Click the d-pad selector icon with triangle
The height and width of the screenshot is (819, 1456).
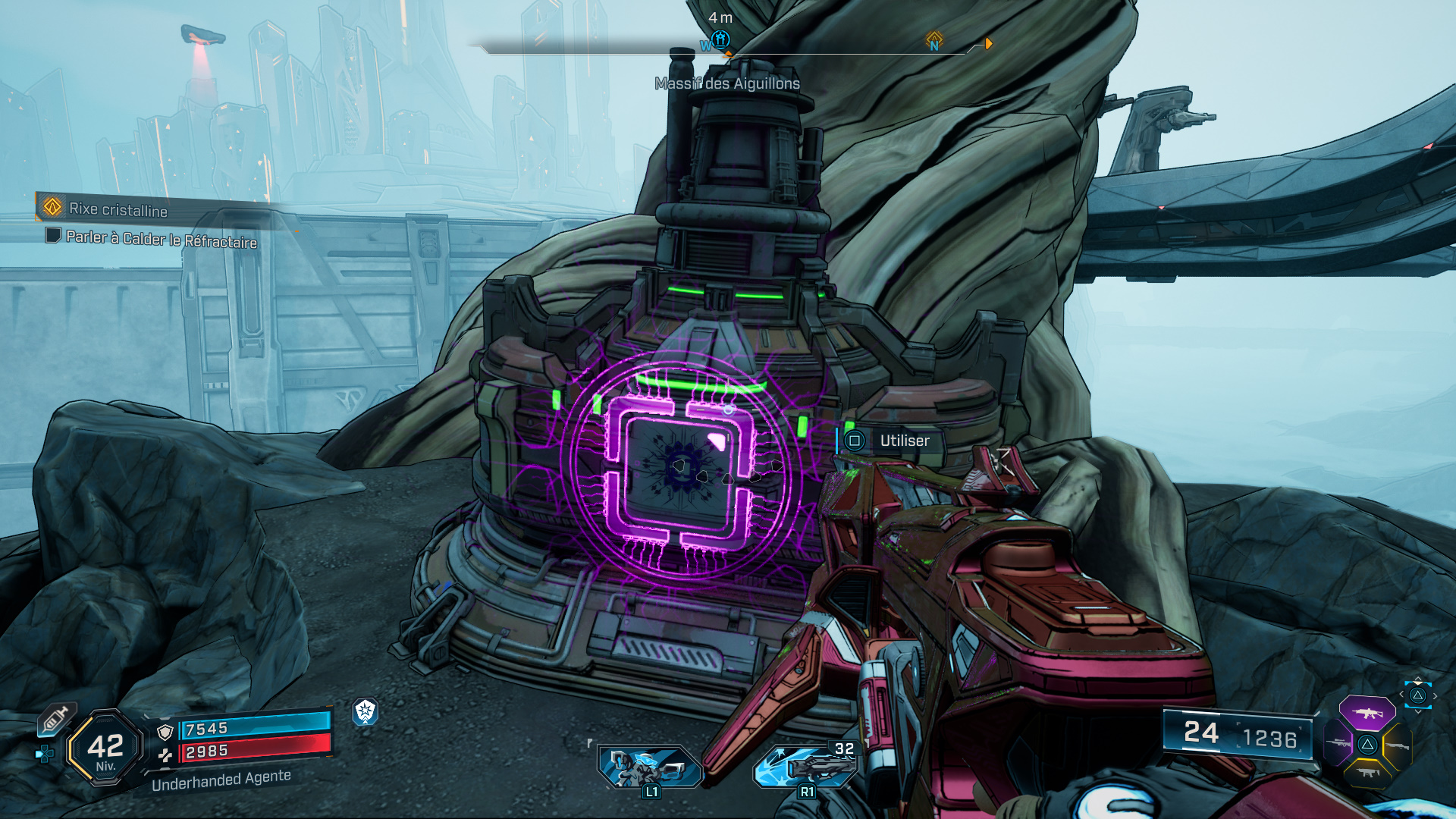1417,695
